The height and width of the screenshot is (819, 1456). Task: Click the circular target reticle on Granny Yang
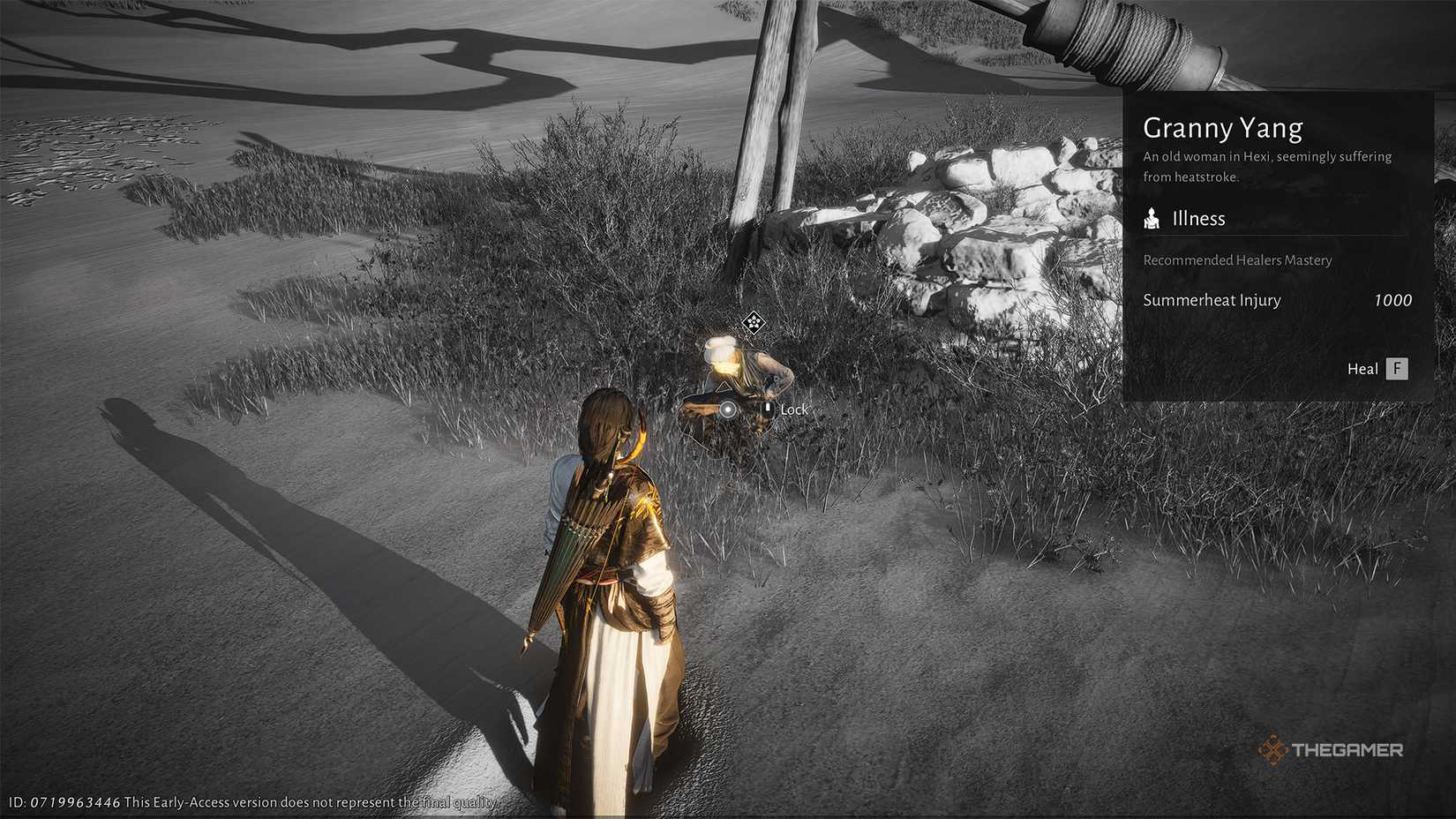tap(728, 409)
